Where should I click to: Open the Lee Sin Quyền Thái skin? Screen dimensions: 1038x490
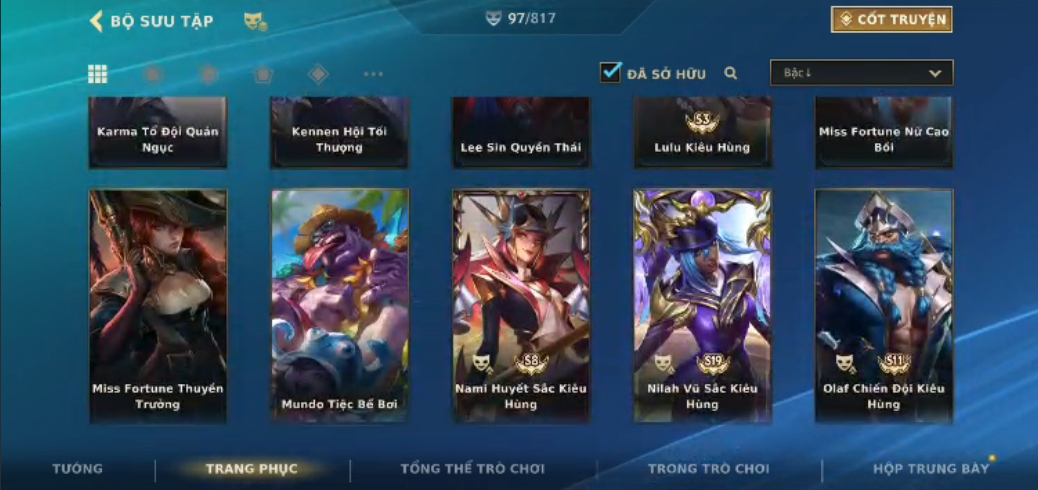[x=521, y=133]
